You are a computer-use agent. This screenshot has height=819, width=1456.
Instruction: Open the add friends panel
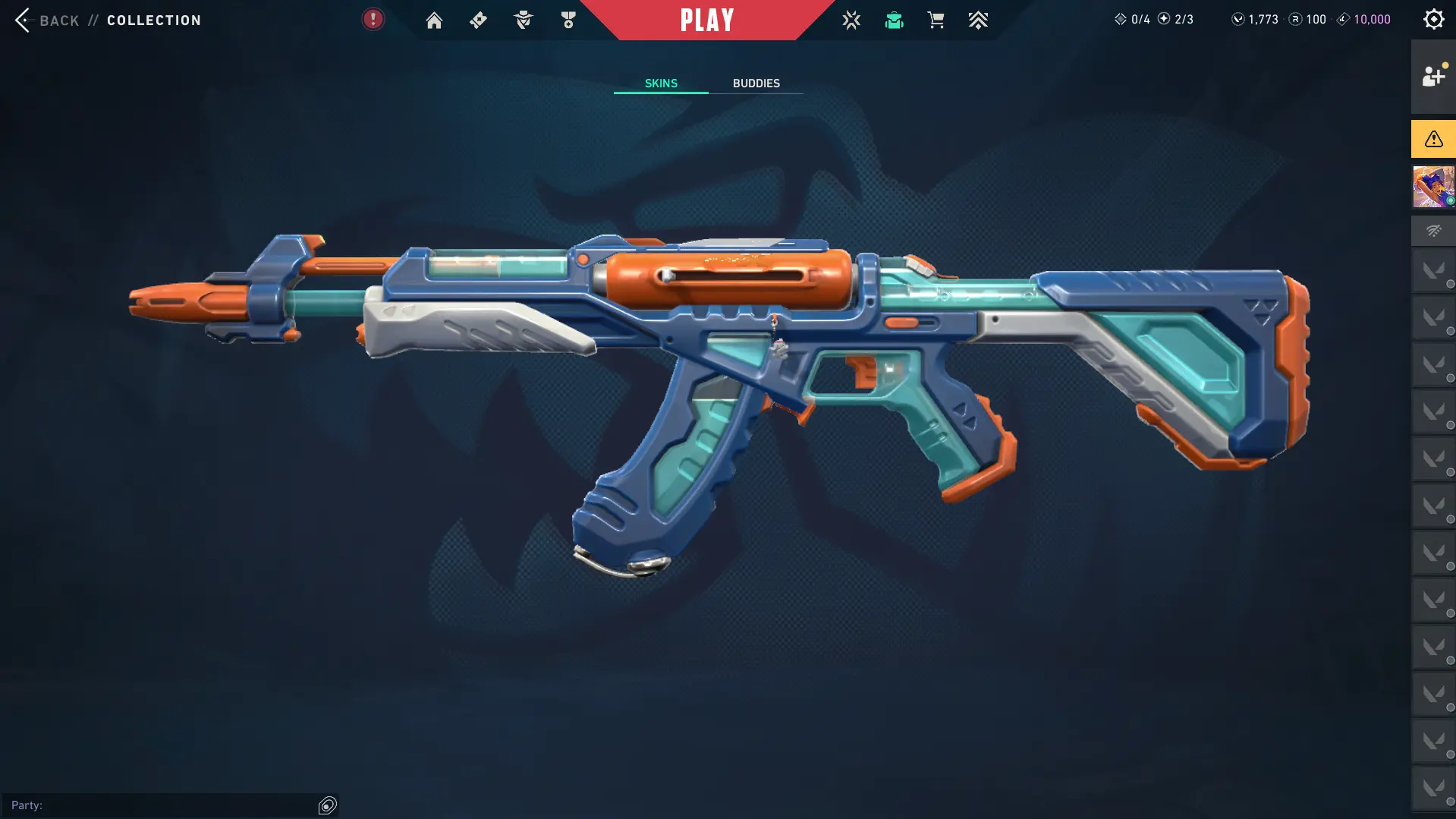pos(1433,77)
